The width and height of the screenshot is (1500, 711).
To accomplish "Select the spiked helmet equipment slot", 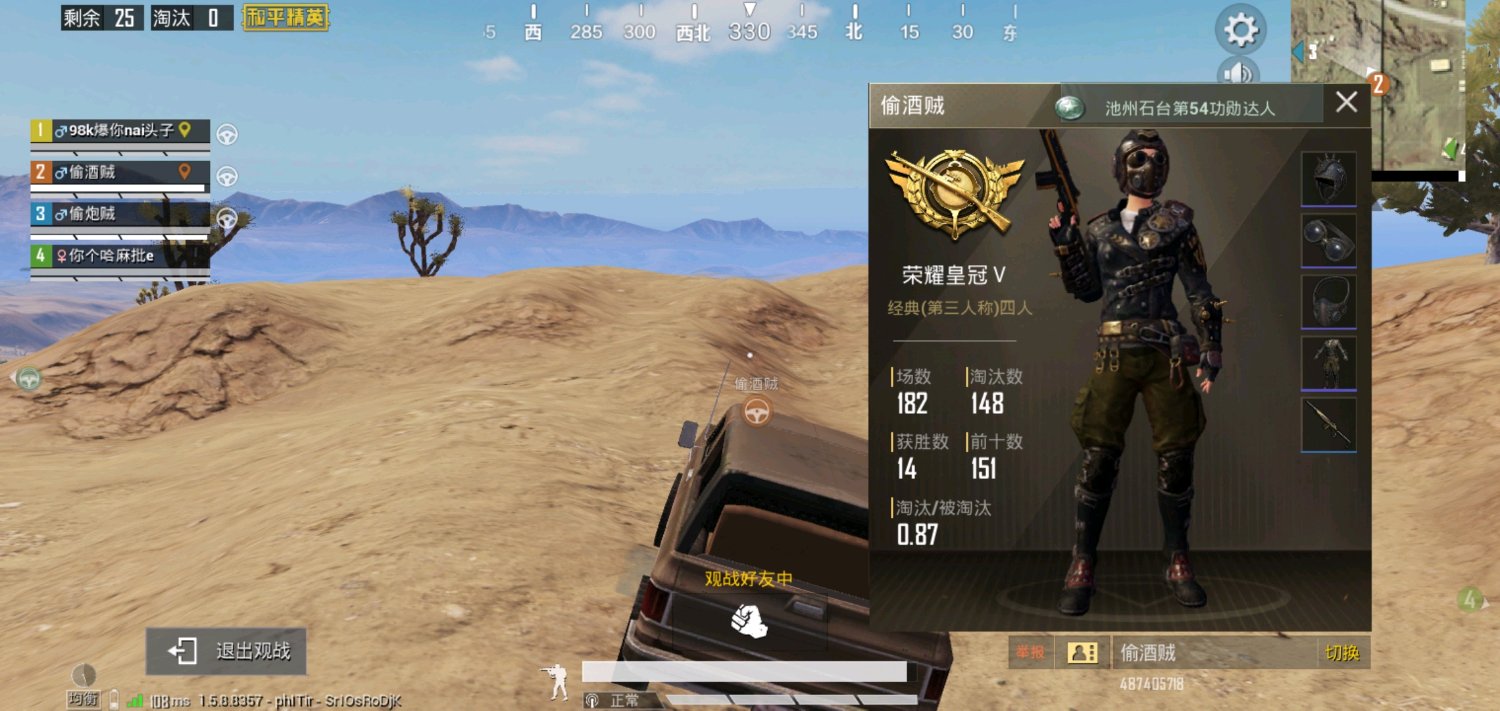I will (1329, 178).
